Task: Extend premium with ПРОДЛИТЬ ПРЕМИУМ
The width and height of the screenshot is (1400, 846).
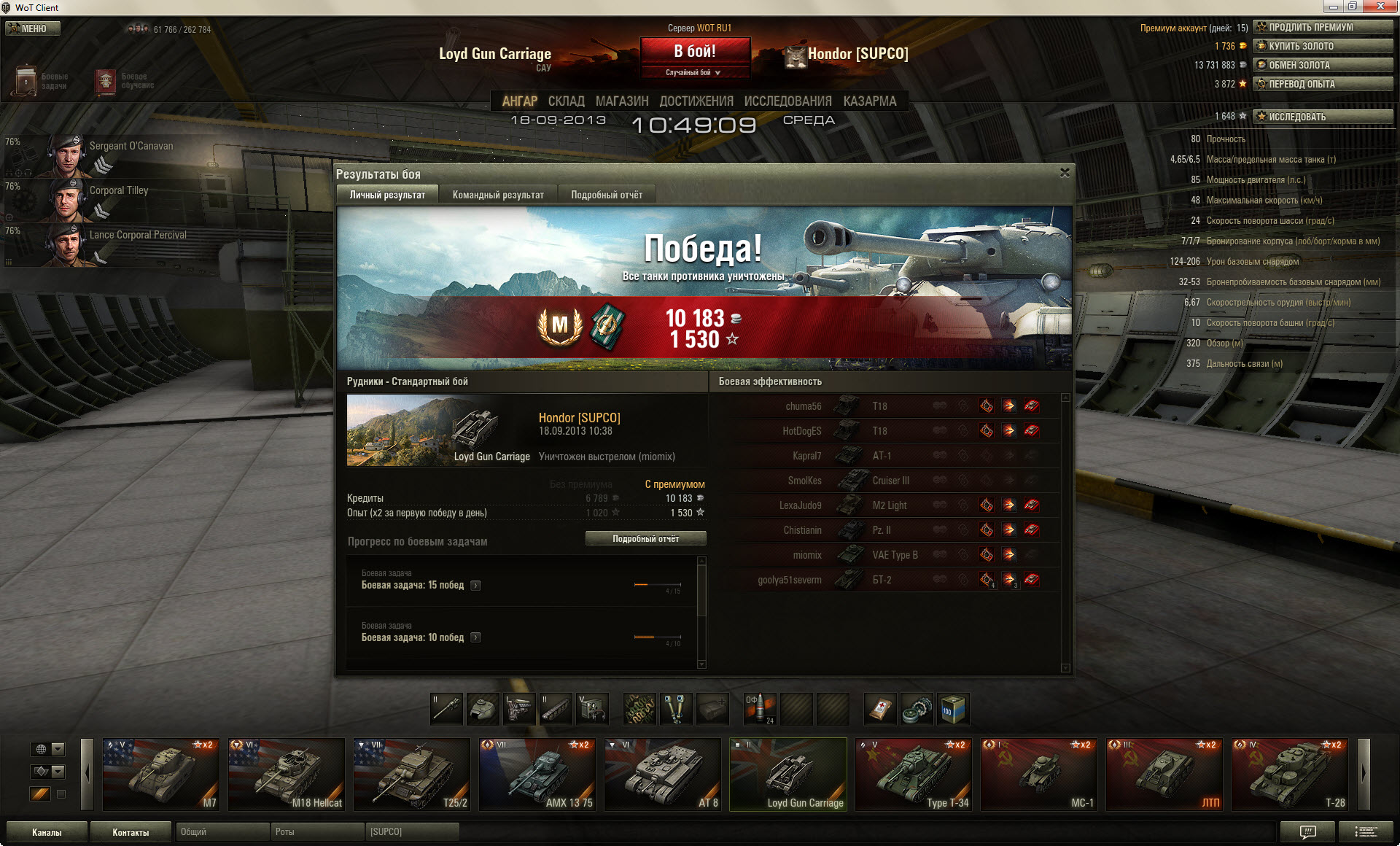Action: [1322, 27]
